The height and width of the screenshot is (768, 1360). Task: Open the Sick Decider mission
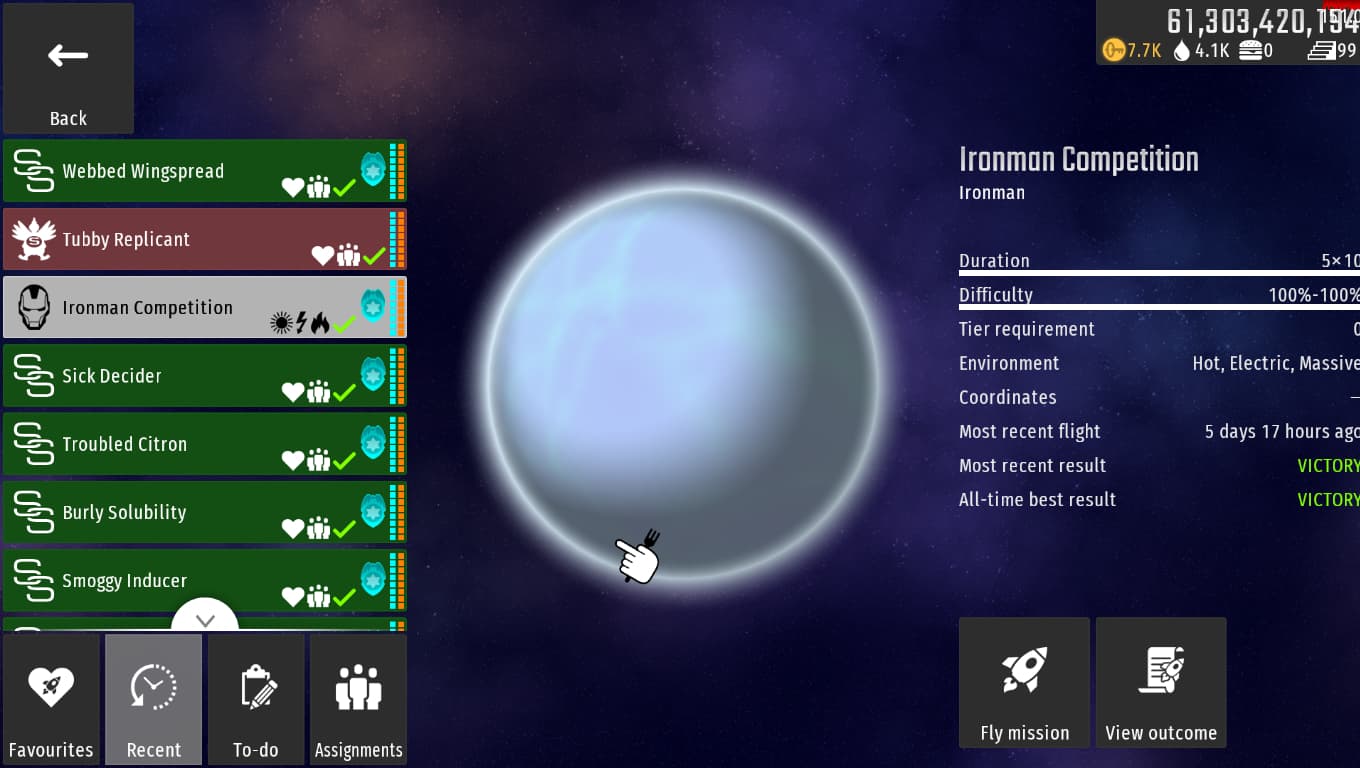204,376
